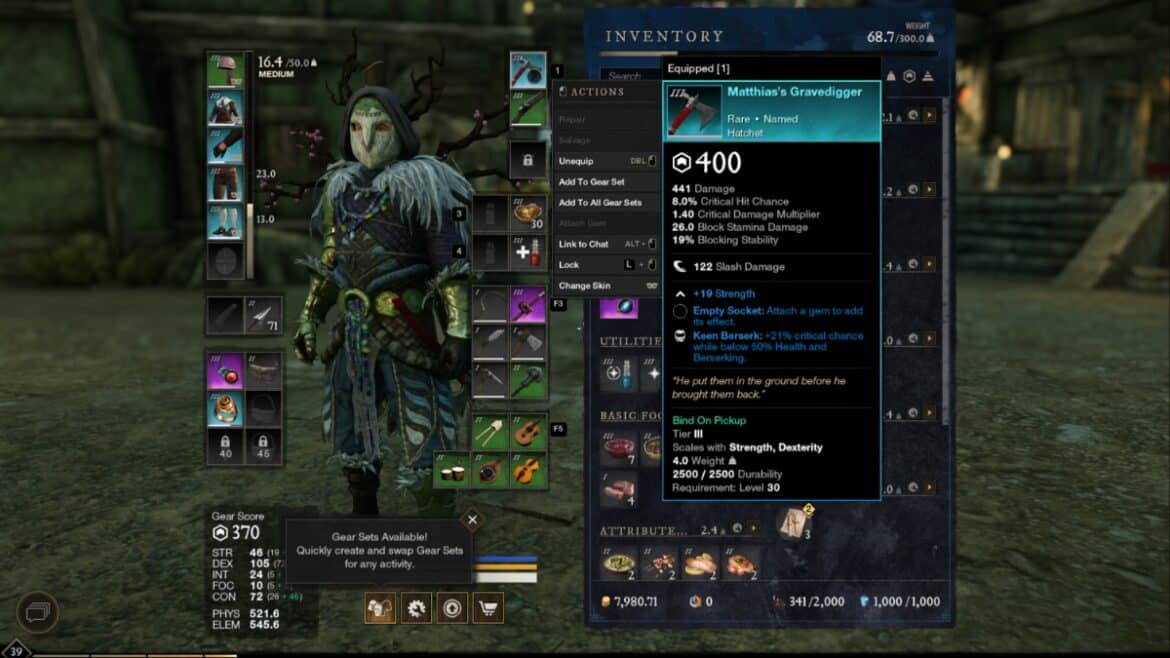Image resolution: width=1170 pixels, height=658 pixels.
Task: Click the health potion consumable slot
Action: point(528,254)
